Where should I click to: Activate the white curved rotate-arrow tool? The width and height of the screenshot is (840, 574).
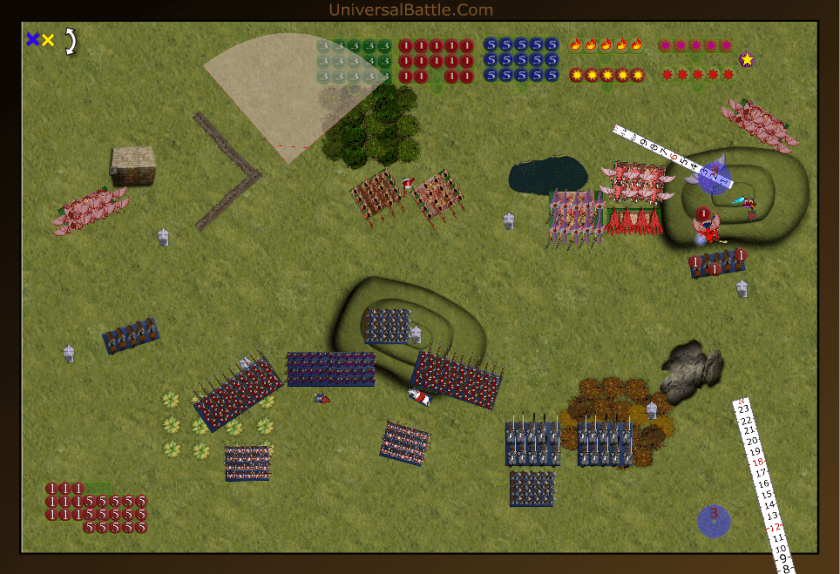click(70, 41)
